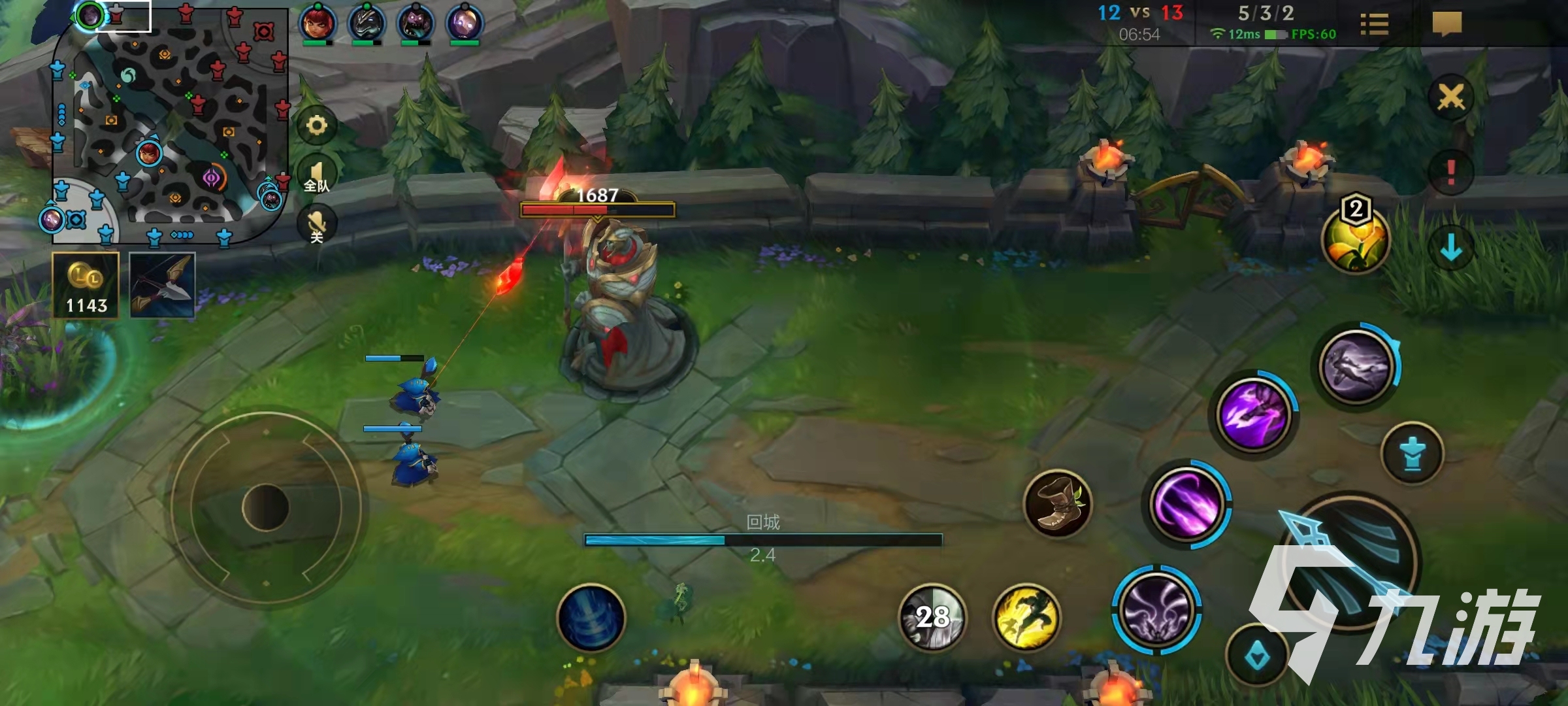Image resolution: width=1568 pixels, height=706 pixels.
Task: Open the minimap
Action: click(x=170, y=124)
